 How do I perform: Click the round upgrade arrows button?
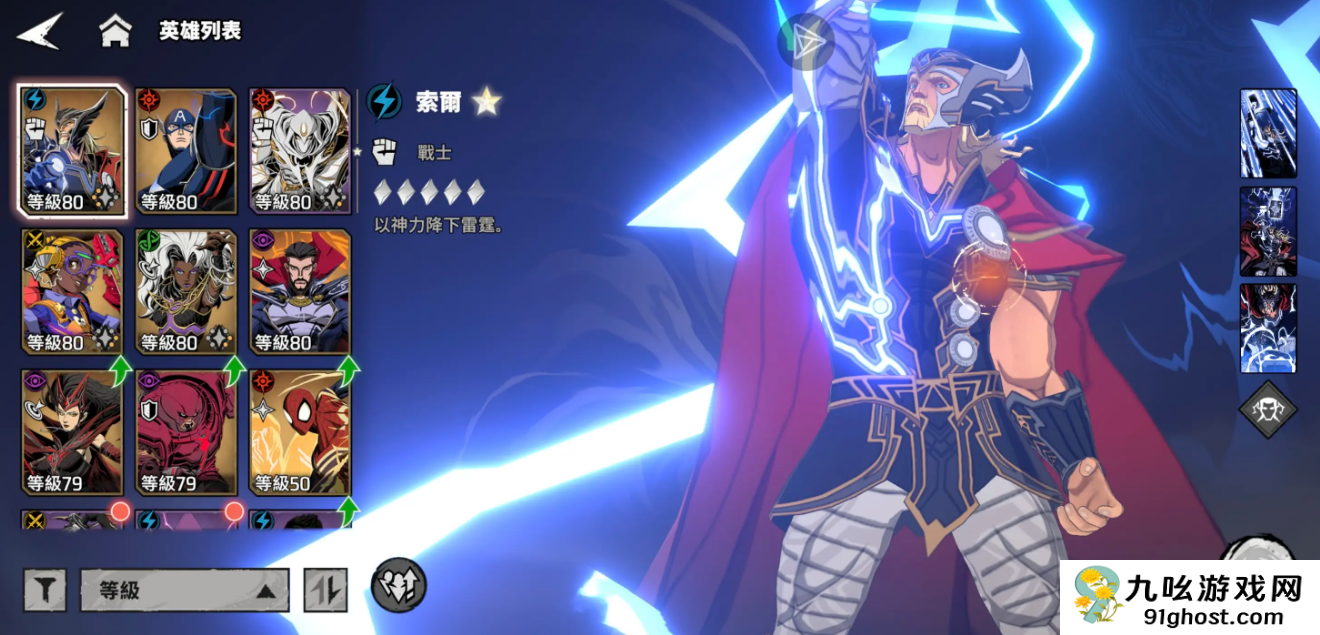[399, 585]
